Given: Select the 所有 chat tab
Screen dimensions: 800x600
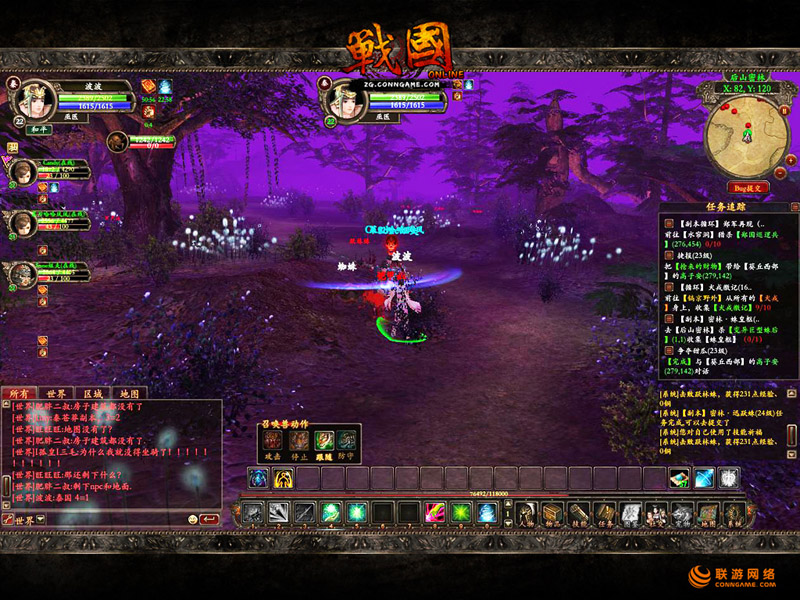Looking at the screenshot, I should pos(20,393).
